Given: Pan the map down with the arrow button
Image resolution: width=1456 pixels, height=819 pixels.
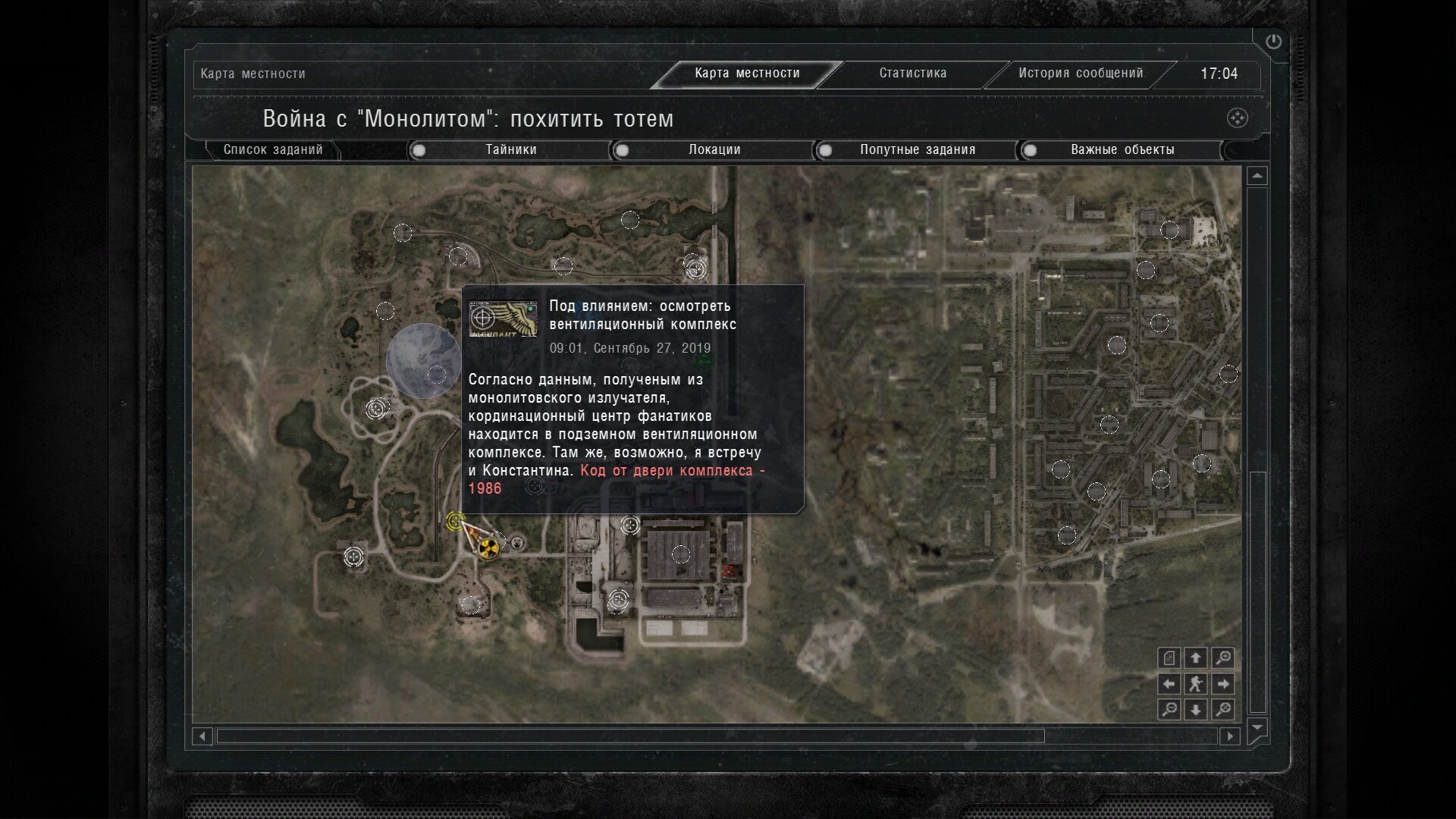Looking at the screenshot, I should (x=1196, y=710).
